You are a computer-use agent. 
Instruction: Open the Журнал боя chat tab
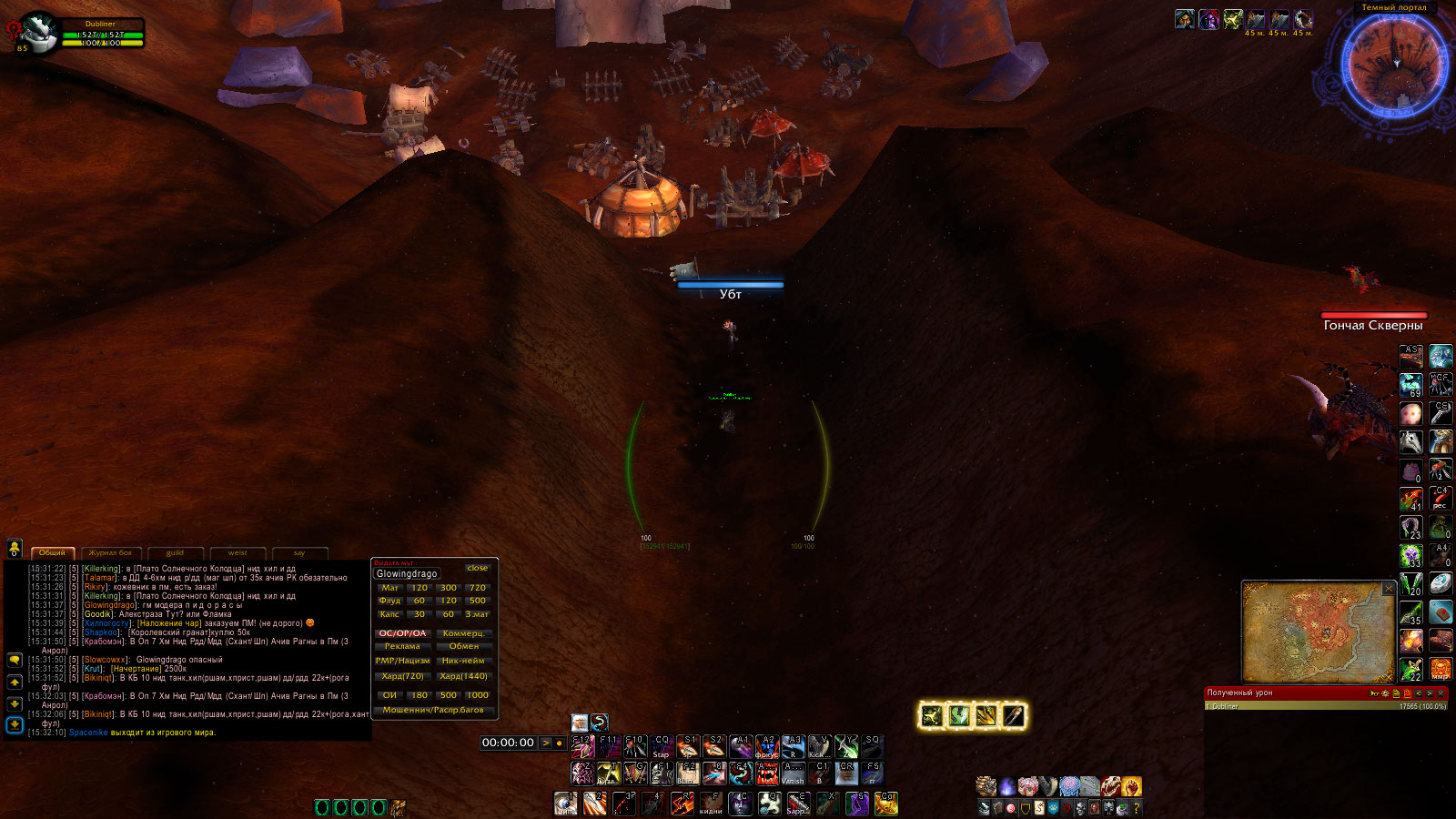coord(110,552)
